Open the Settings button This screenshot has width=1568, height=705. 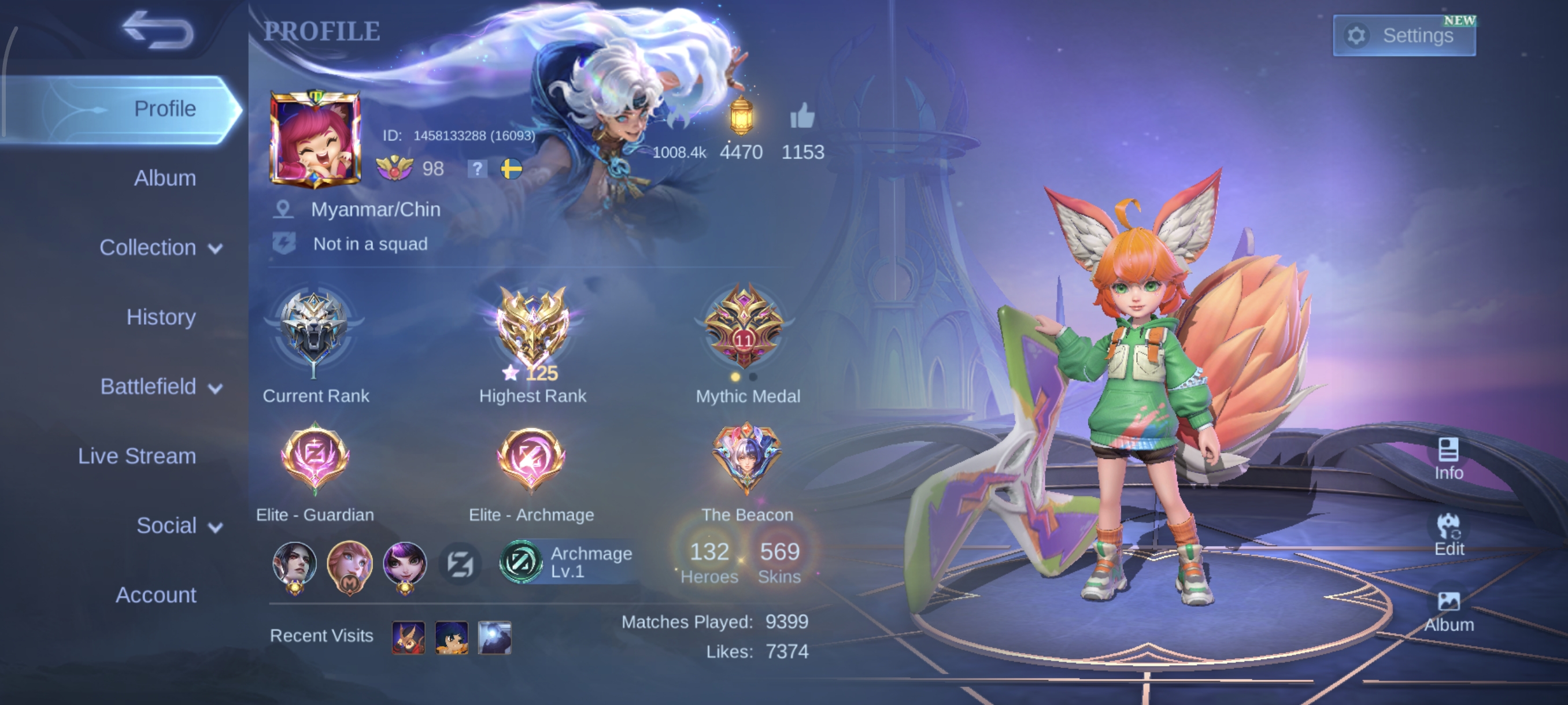coord(1404,35)
